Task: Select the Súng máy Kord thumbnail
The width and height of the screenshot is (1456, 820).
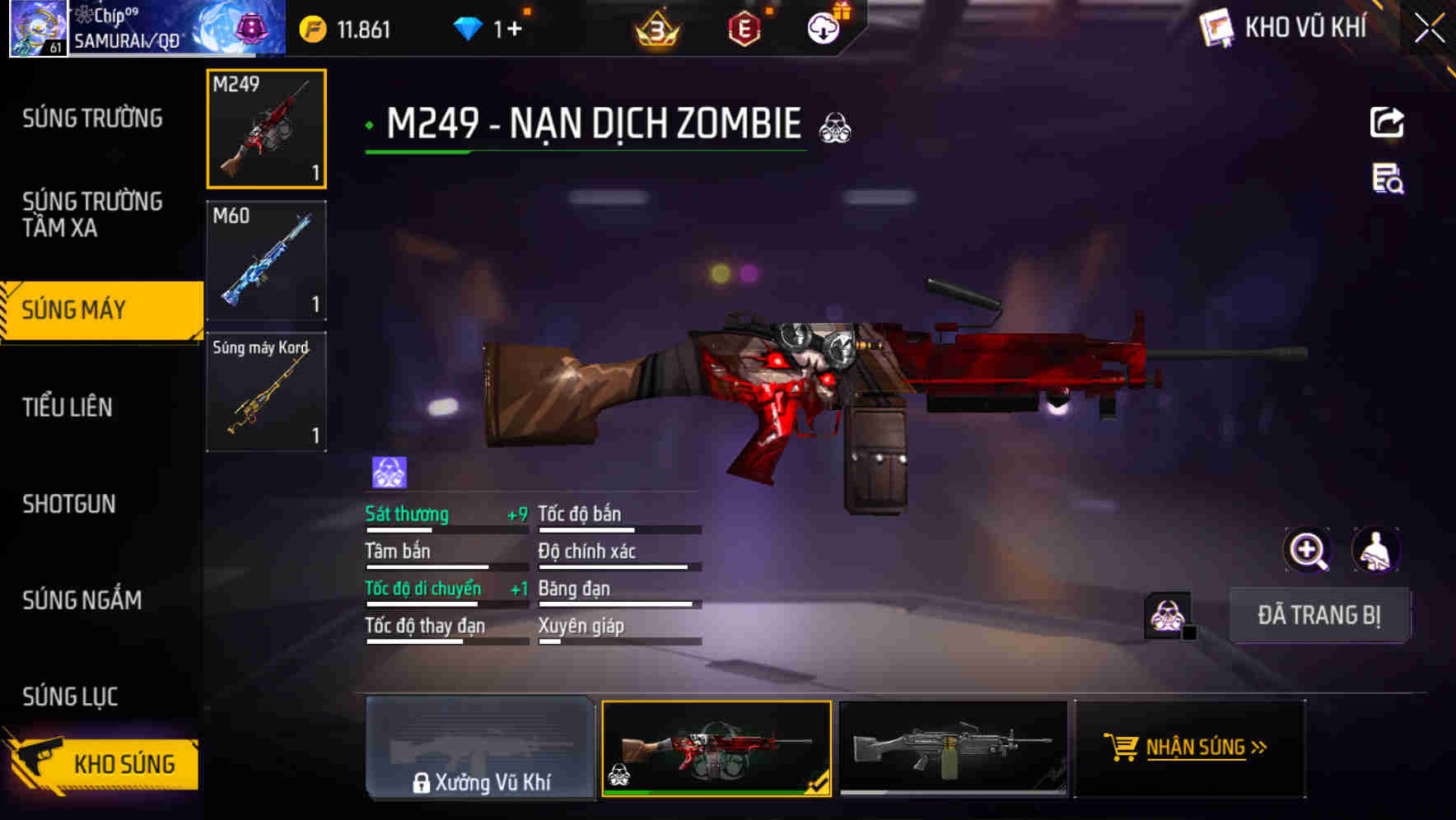Action: click(266, 391)
